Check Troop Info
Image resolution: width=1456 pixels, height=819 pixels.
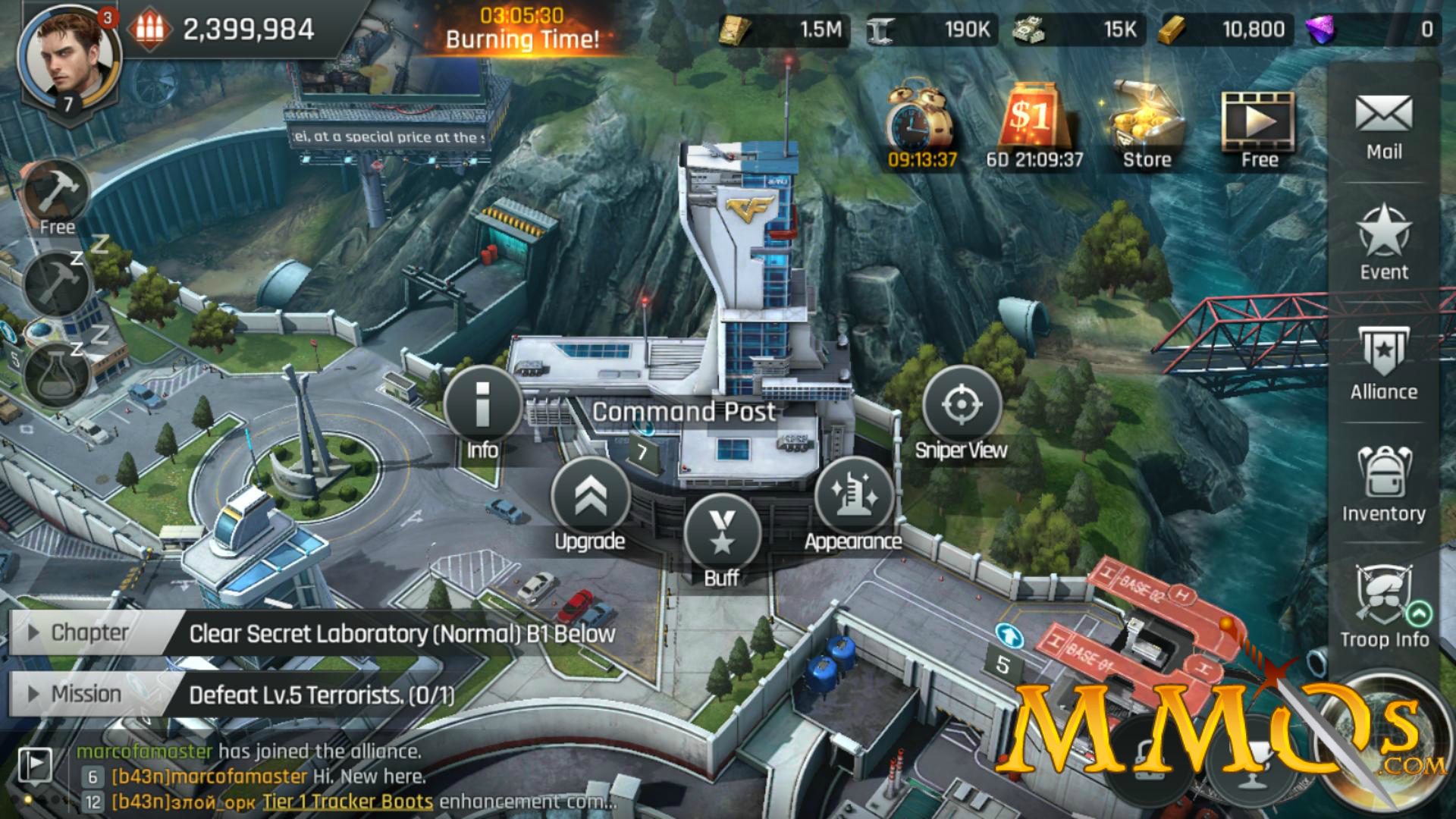click(x=1383, y=610)
